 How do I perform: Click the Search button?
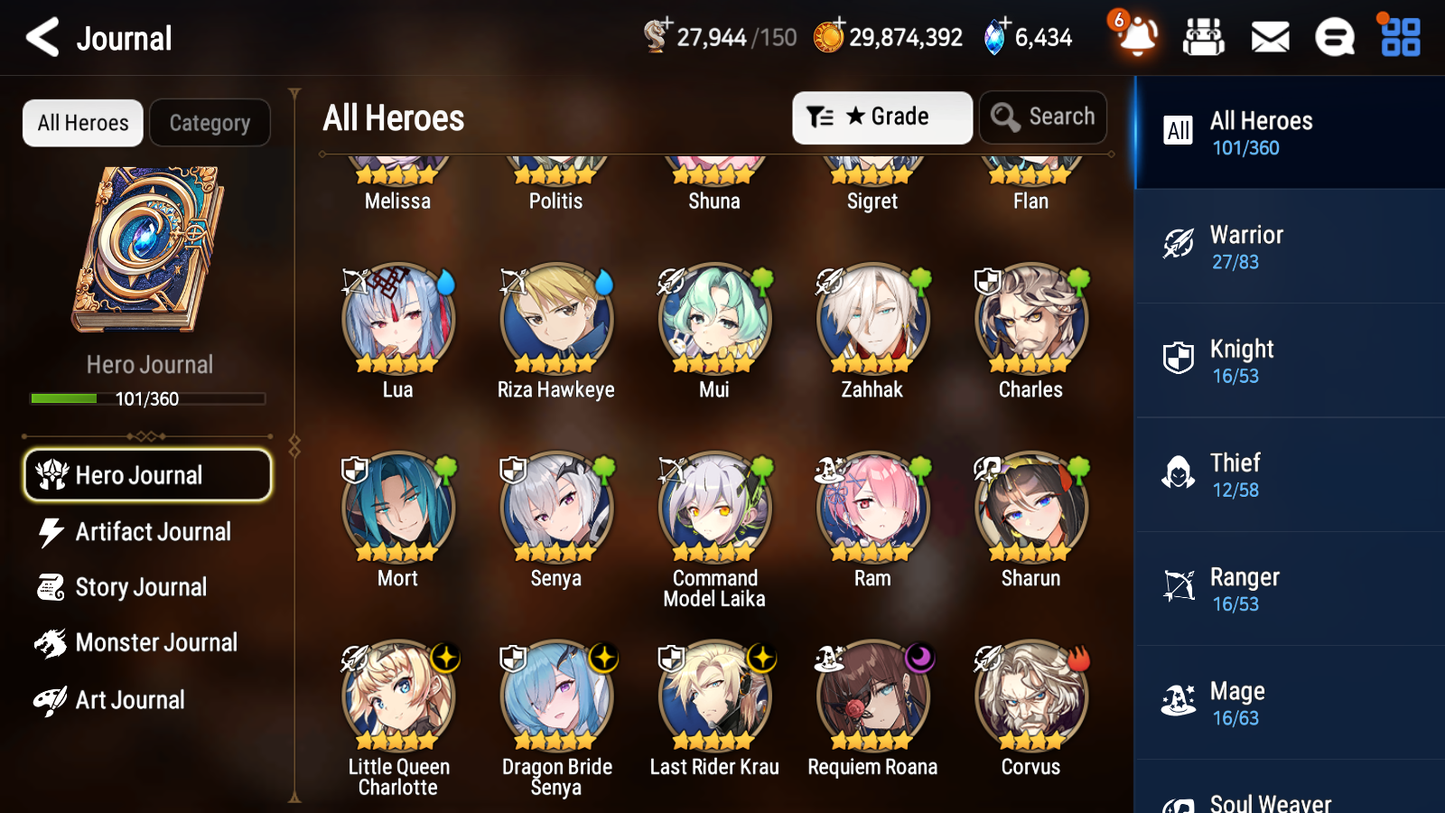1043,117
